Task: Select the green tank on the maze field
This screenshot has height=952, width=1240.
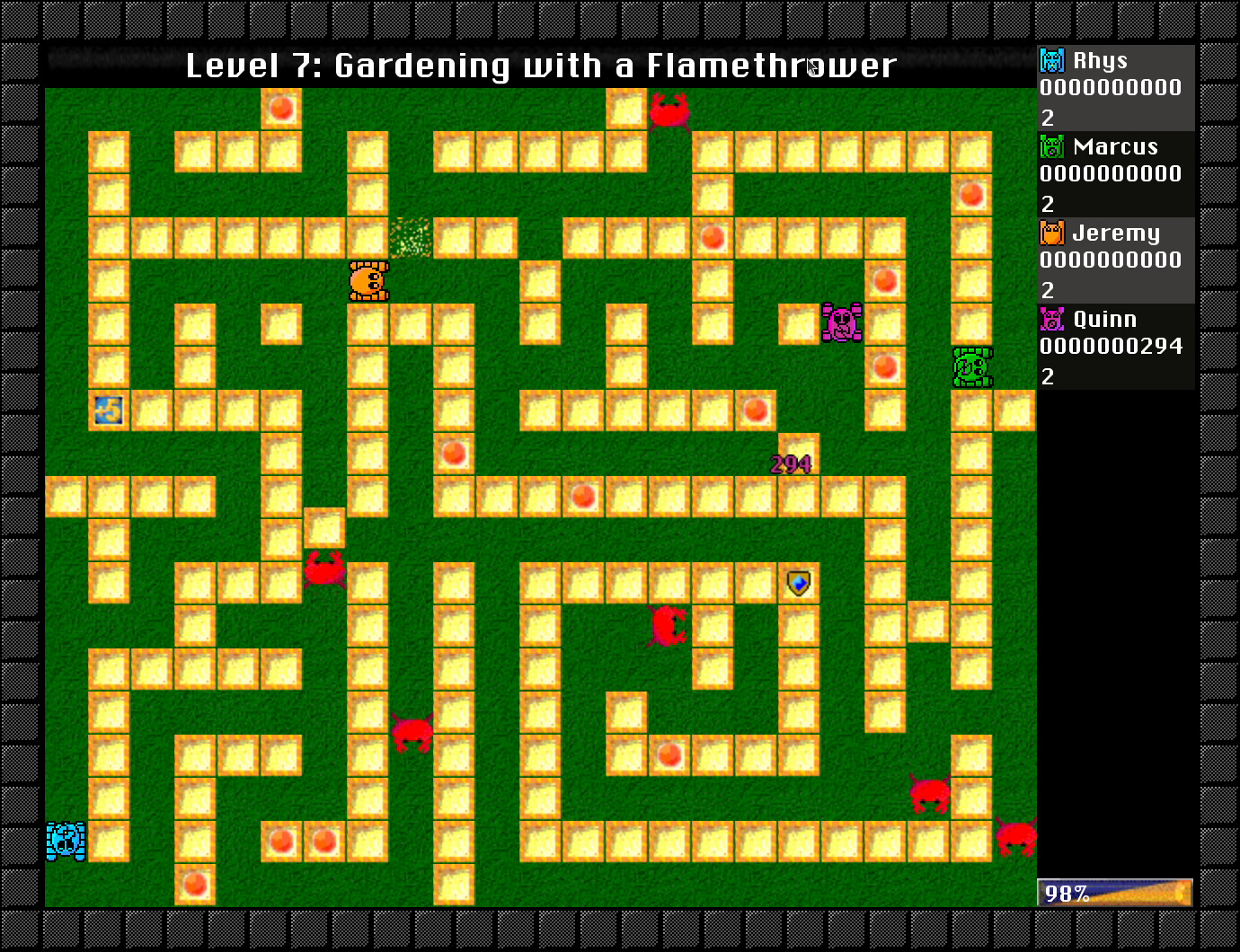Action: coord(971,366)
